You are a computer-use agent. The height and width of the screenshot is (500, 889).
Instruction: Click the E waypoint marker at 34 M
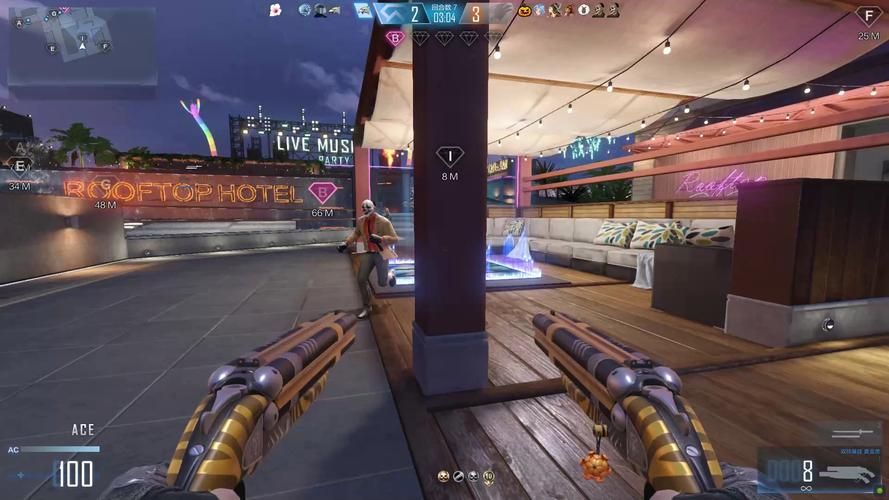[x=20, y=167]
